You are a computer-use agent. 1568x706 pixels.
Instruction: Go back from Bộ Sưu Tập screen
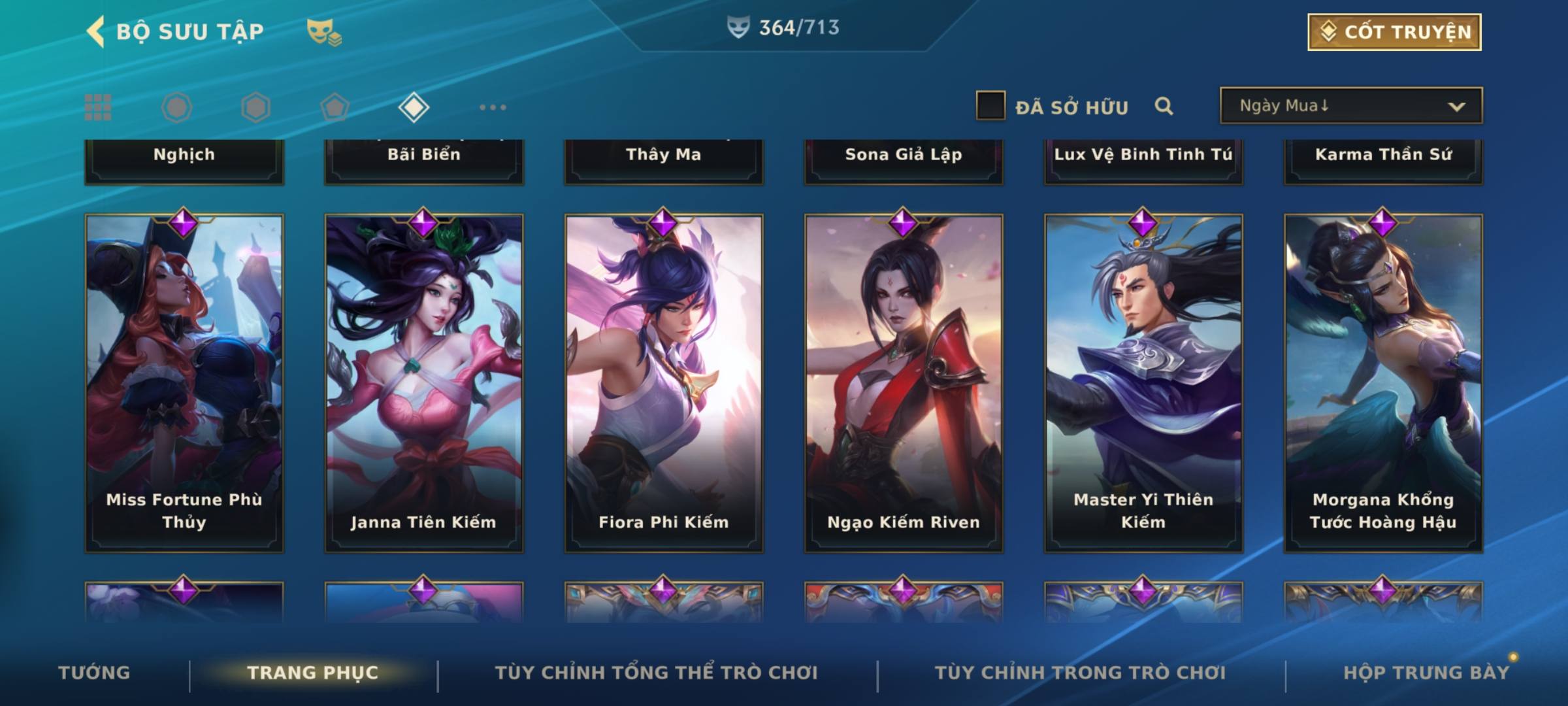[95, 31]
